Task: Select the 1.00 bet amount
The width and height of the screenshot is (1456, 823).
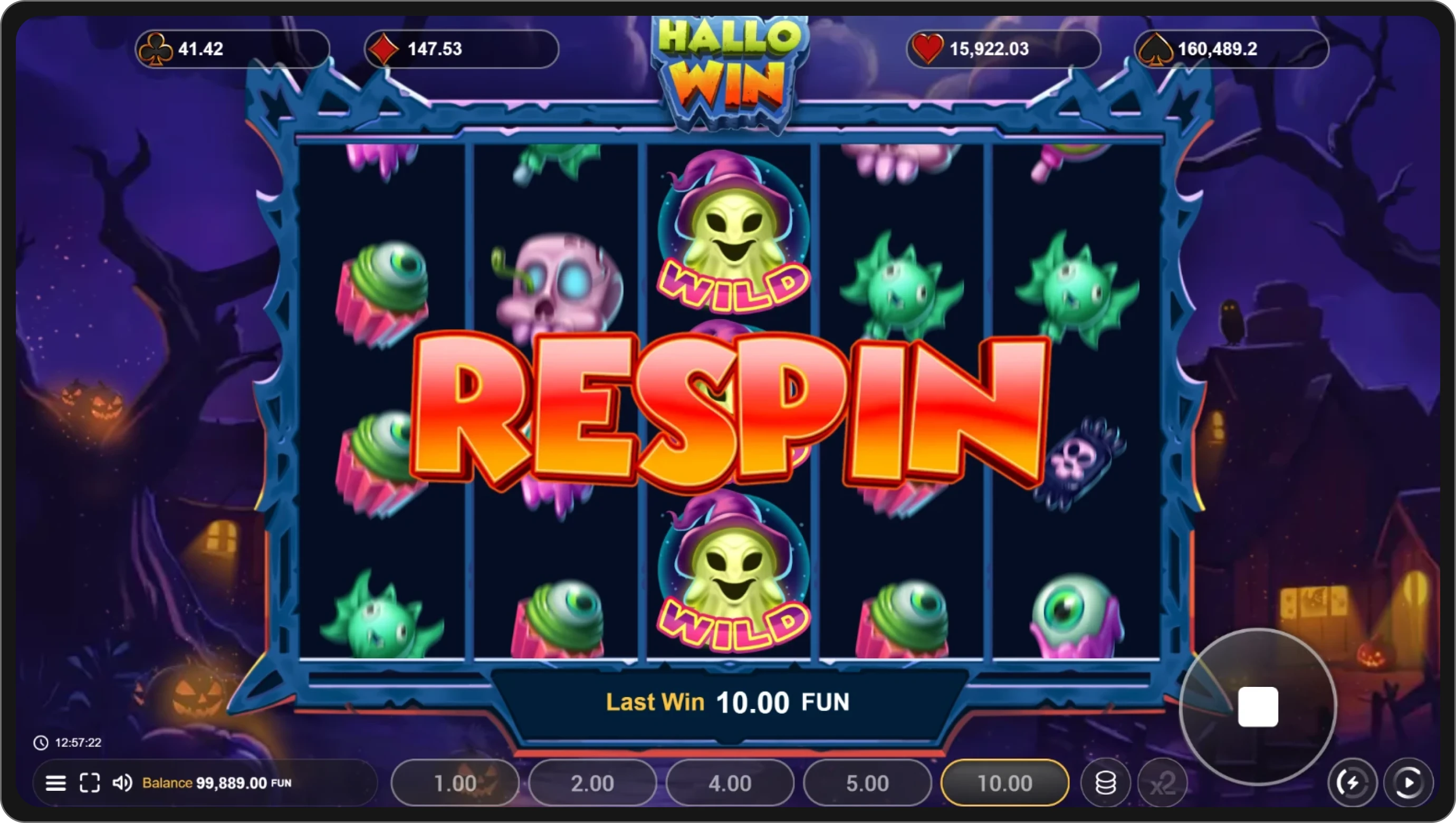Action: click(x=455, y=783)
